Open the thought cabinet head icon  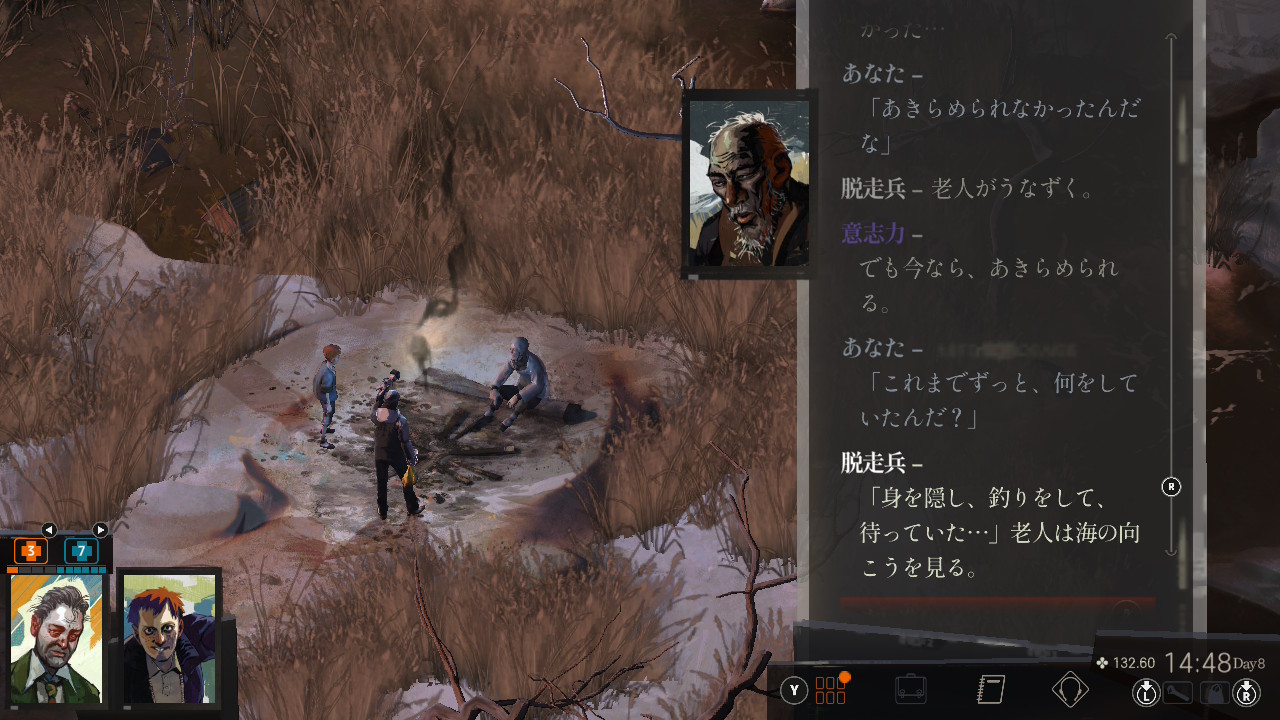tap(1070, 690)
